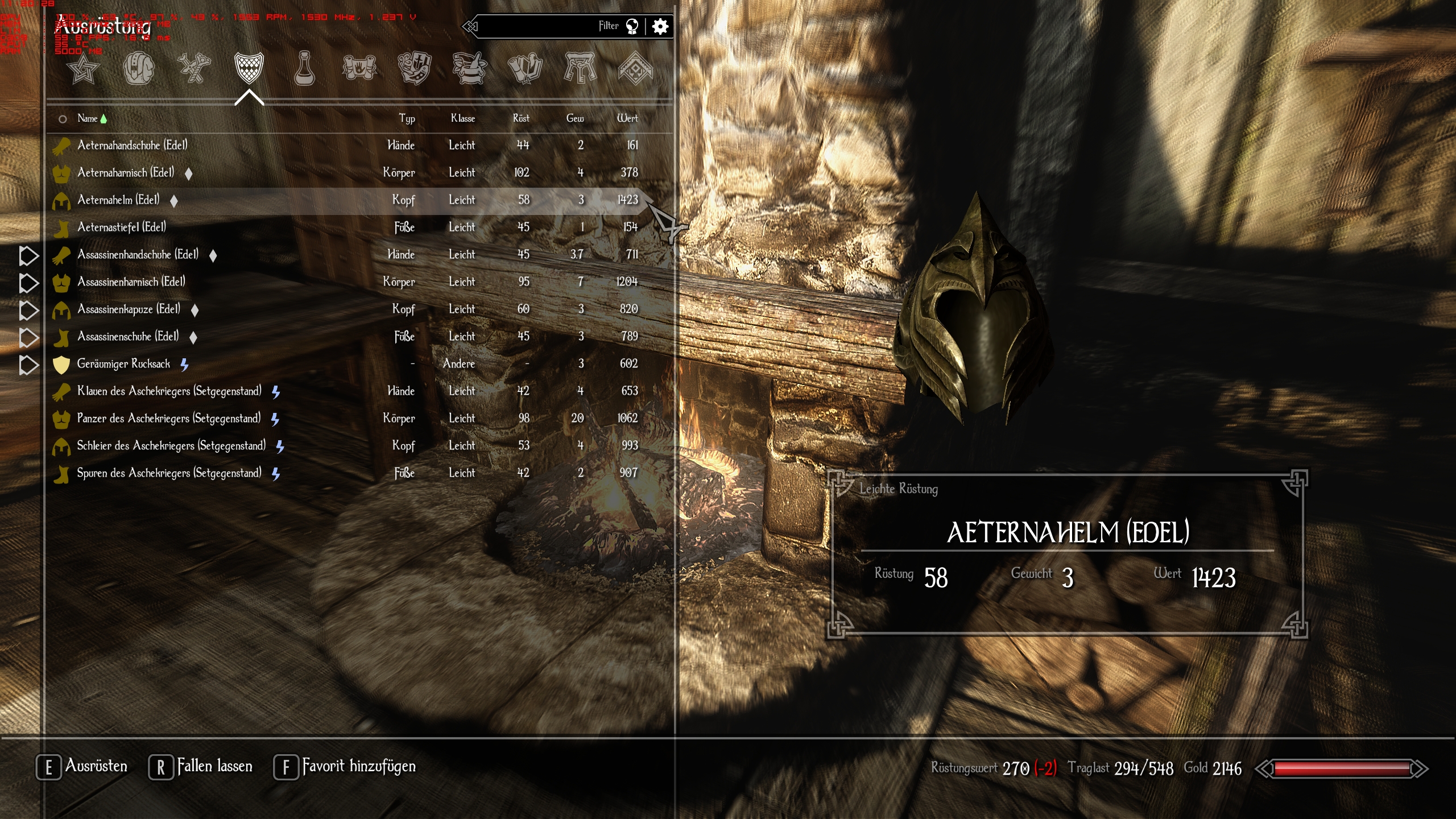1456x819 pixels.
Task: Pick Spuren des Aschekriegers boots
Action: tap(169, 473)
